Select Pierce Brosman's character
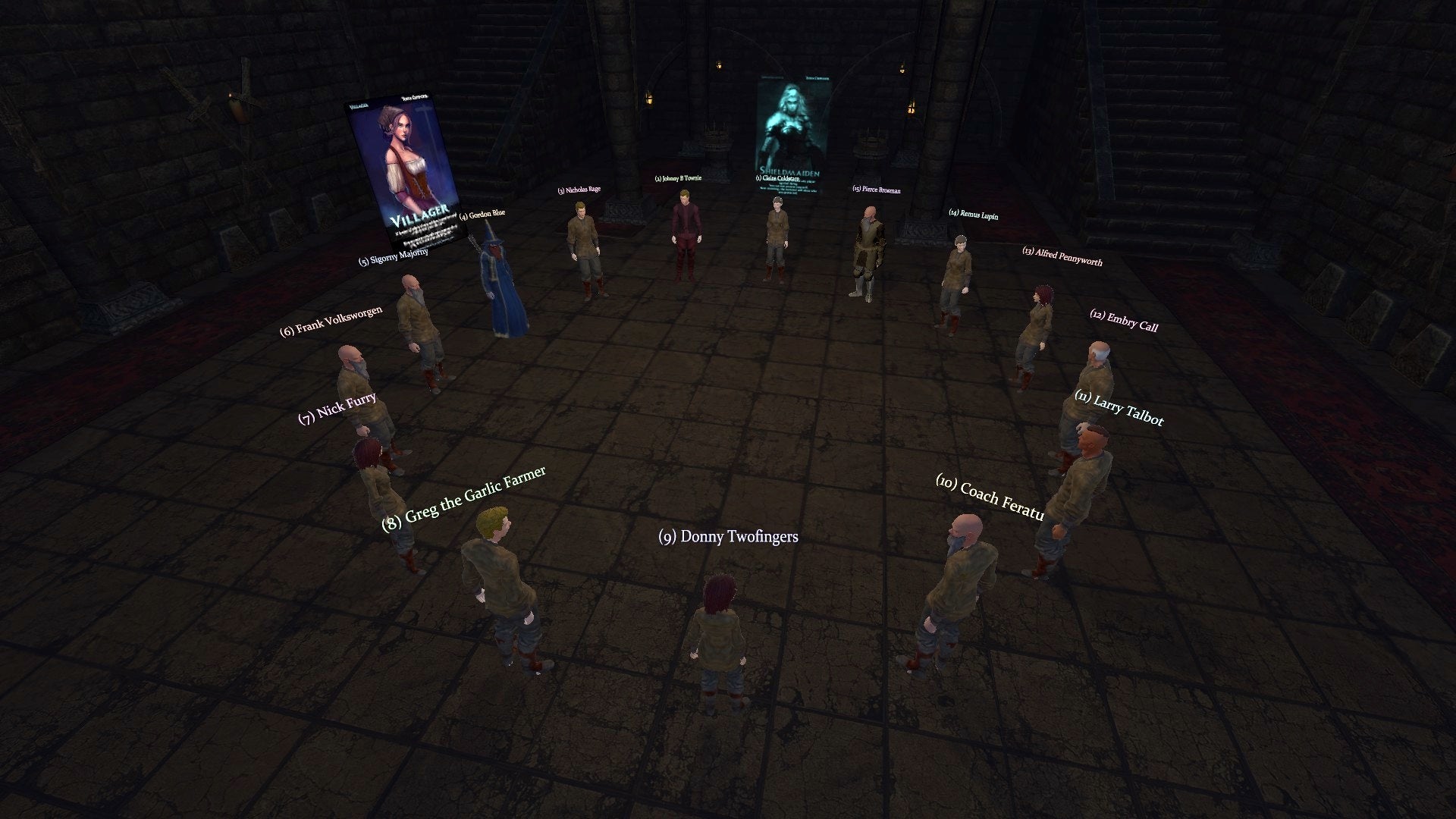The image size is (1456, 819). tap(869, 243)
